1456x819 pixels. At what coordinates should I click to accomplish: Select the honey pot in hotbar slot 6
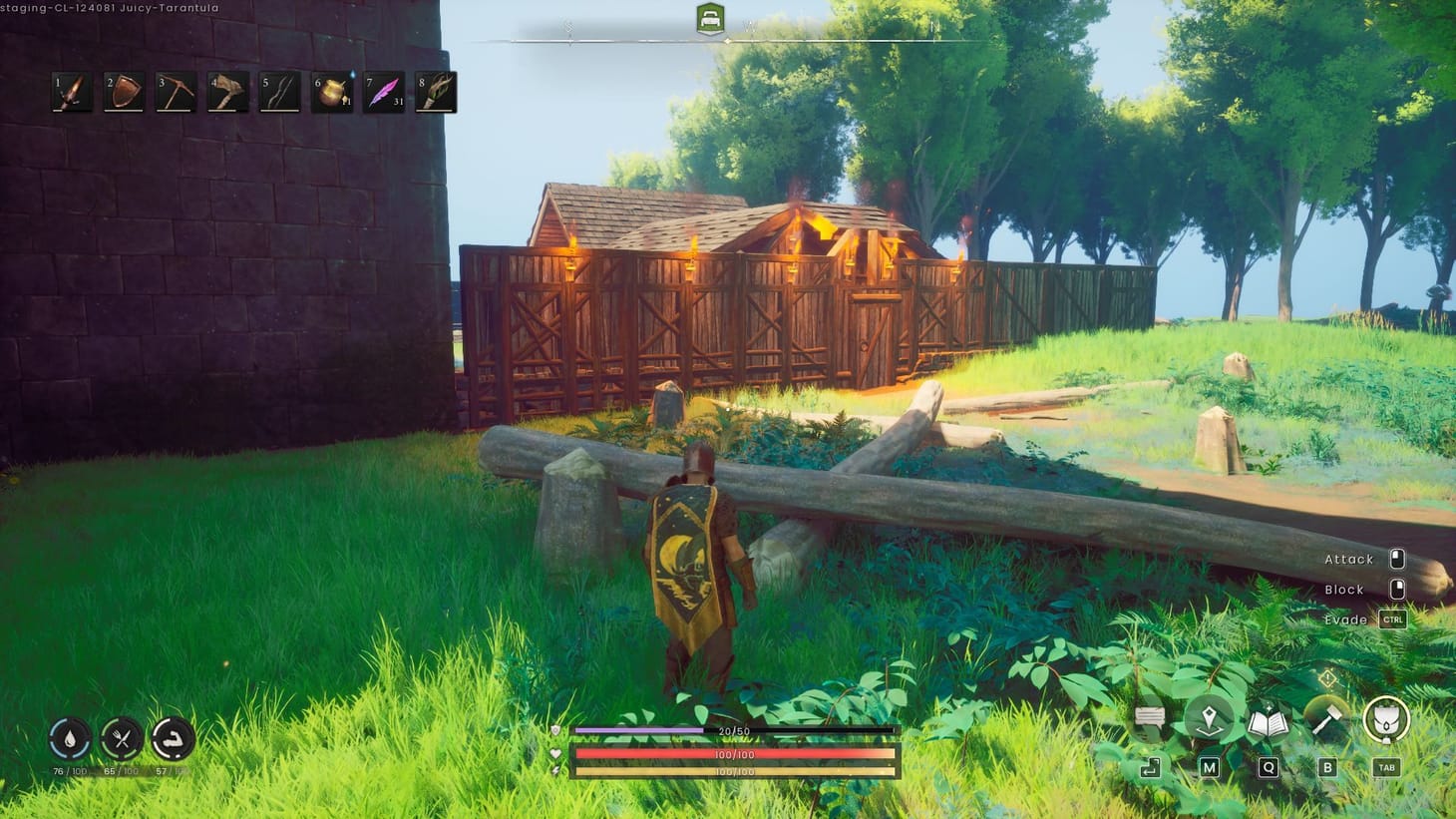[x=329, y=91]
